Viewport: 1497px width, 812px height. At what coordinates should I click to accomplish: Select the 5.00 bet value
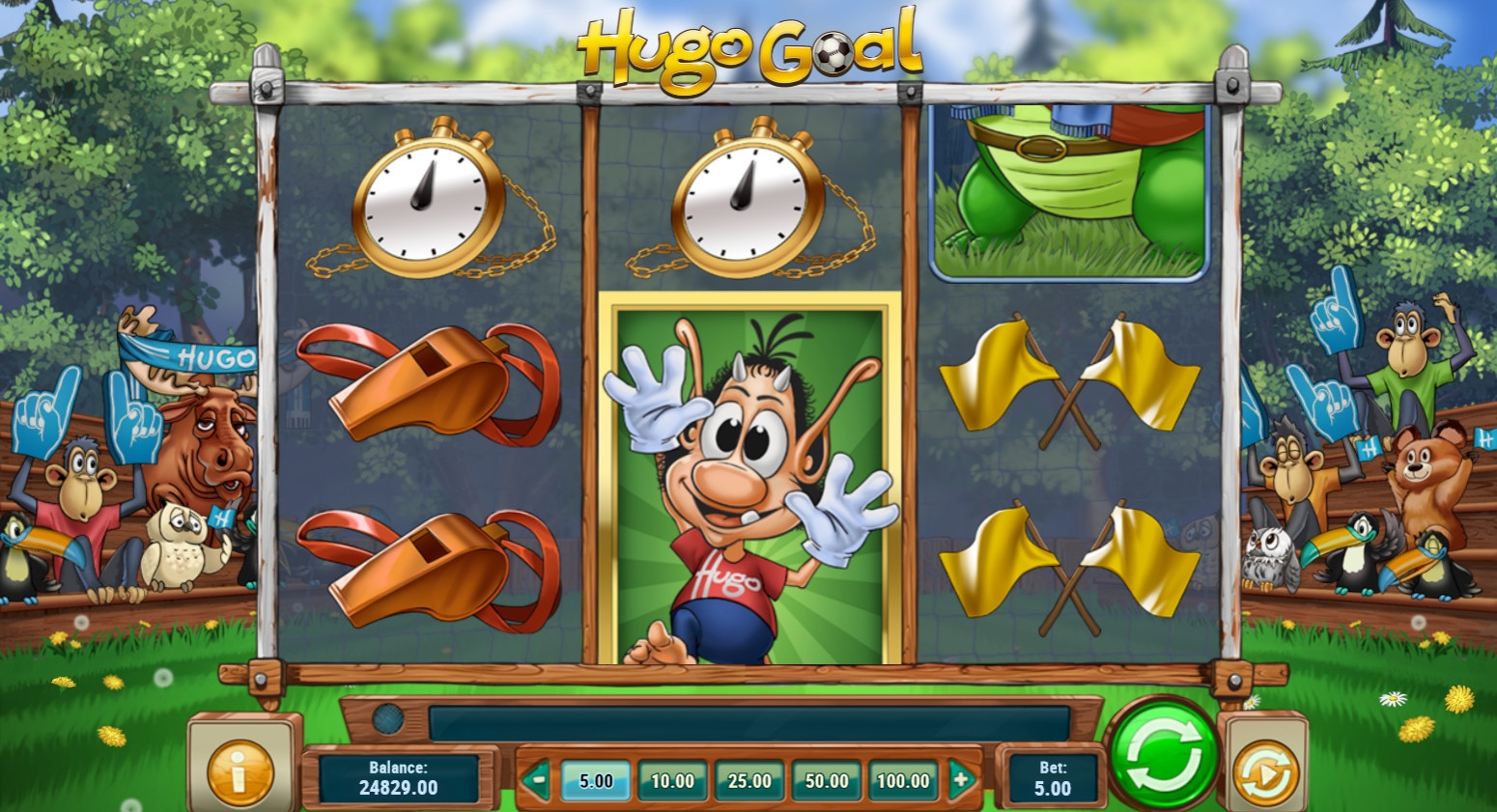click(x=596, y=780)
